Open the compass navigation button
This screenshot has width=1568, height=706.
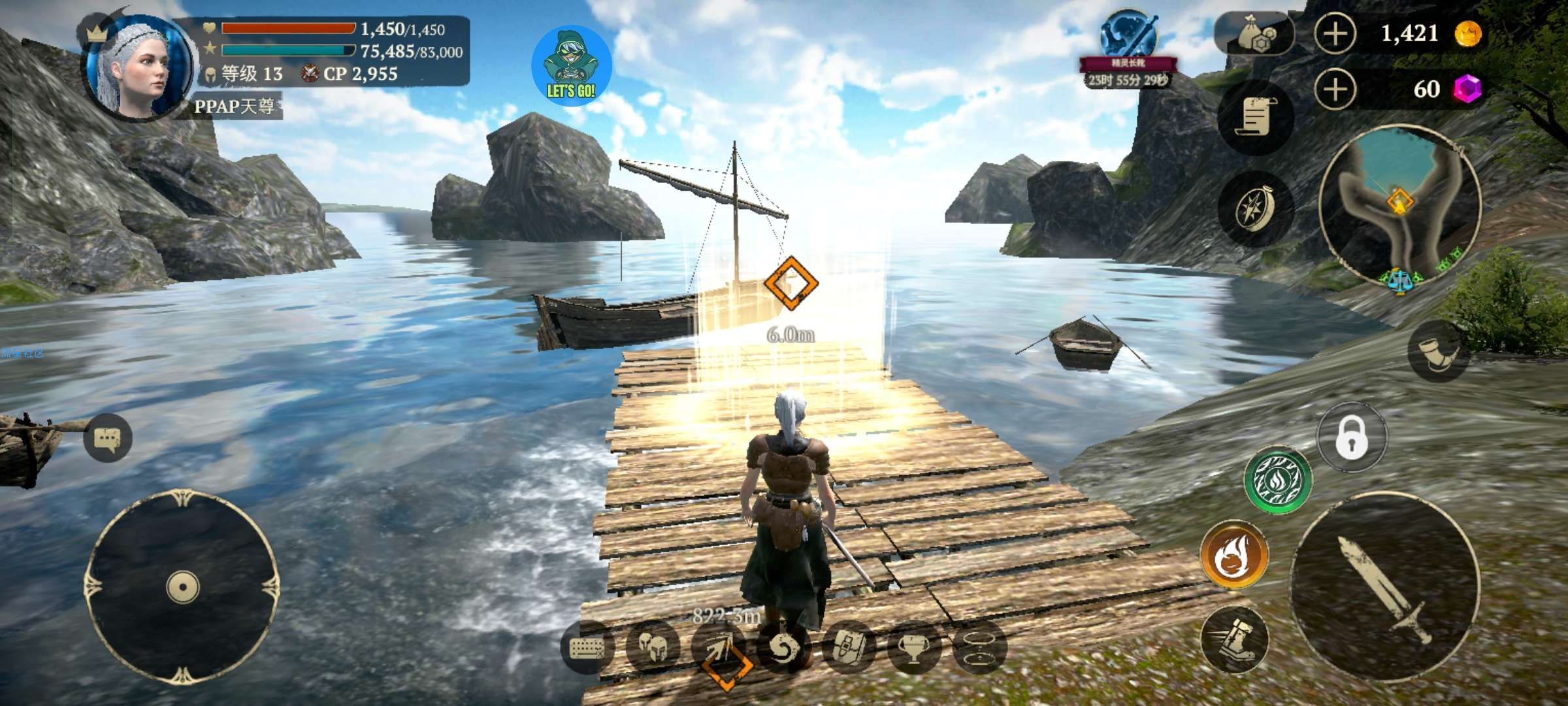tap(1255, 209)
